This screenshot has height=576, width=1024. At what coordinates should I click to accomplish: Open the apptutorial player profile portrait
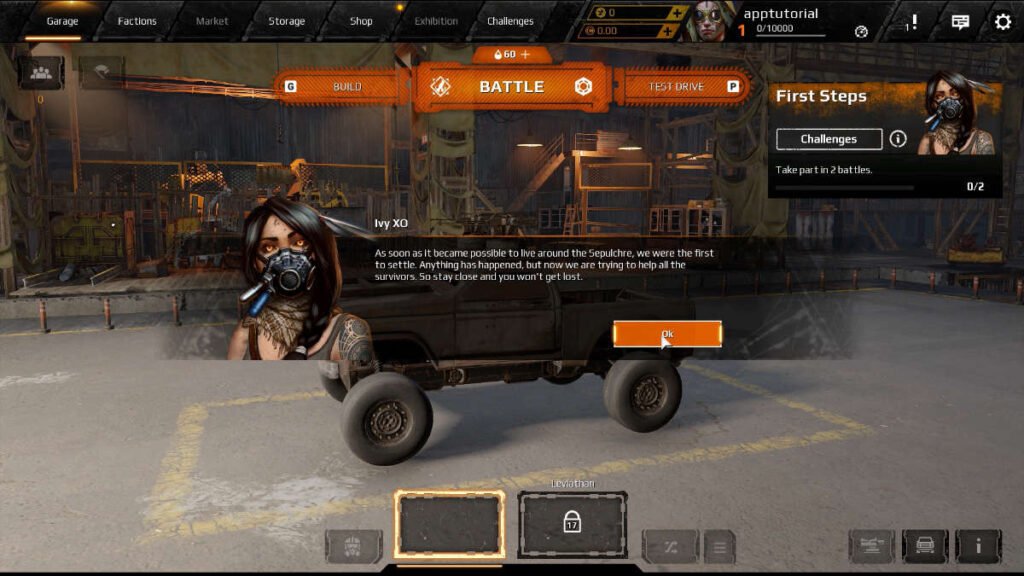pyautogui.click(x=710, y=21)
